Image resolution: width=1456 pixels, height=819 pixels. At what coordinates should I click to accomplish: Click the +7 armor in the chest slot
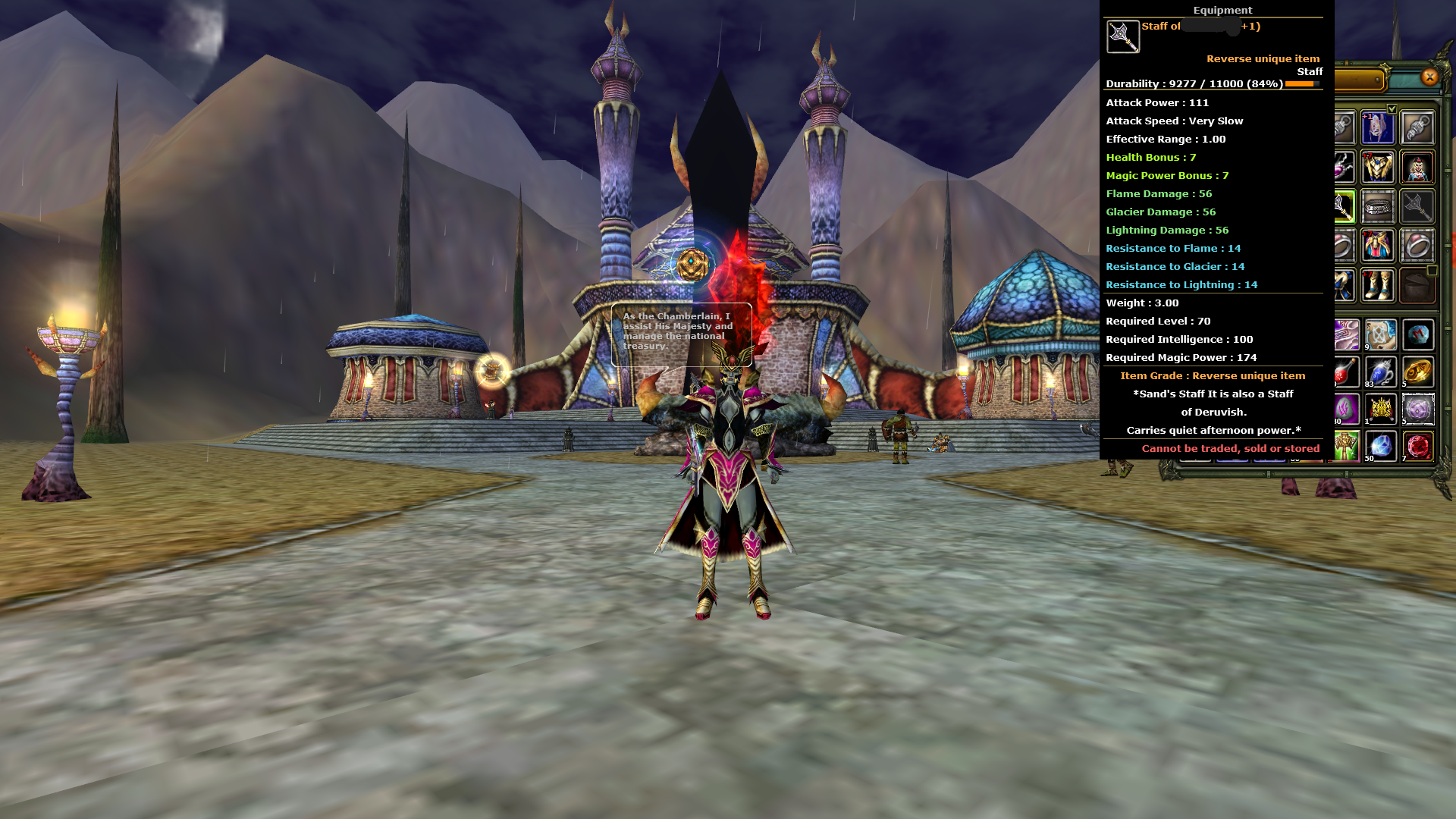point(1379,168)
